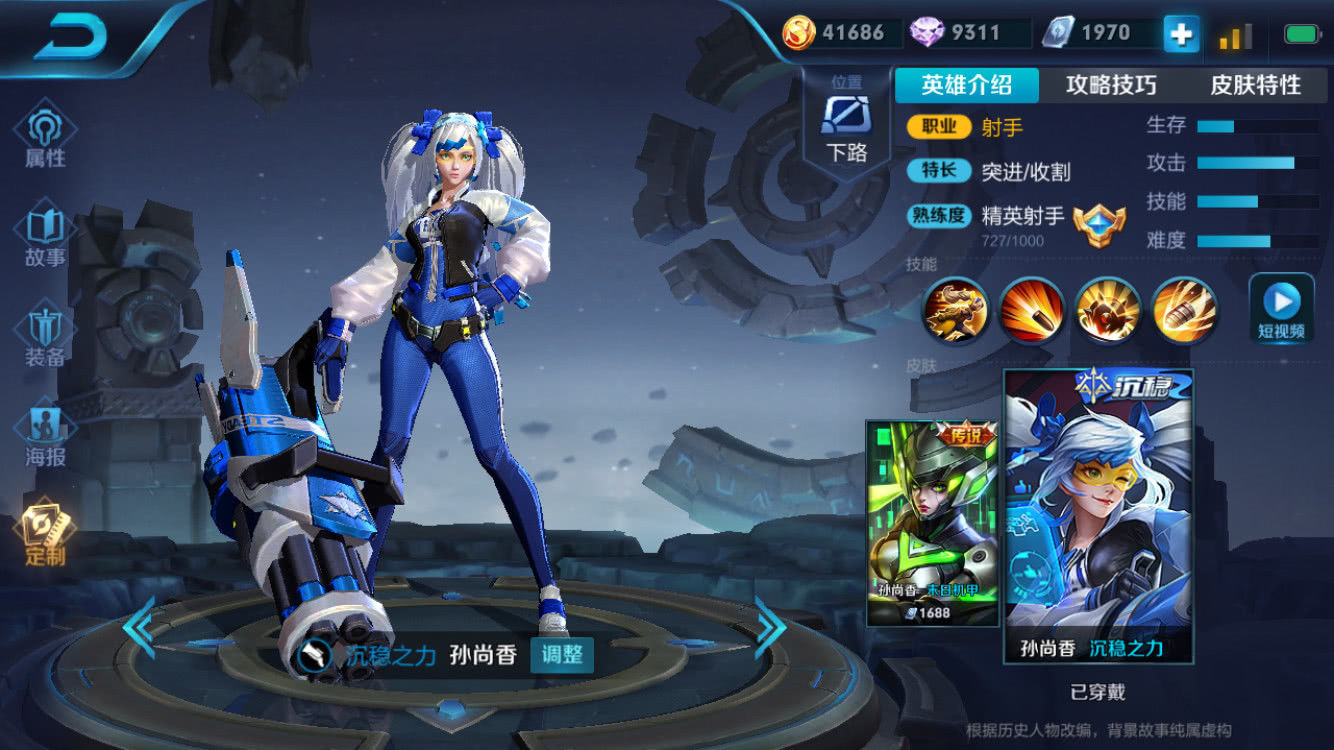View the flaming bullet skill icon

(1031, 310)
